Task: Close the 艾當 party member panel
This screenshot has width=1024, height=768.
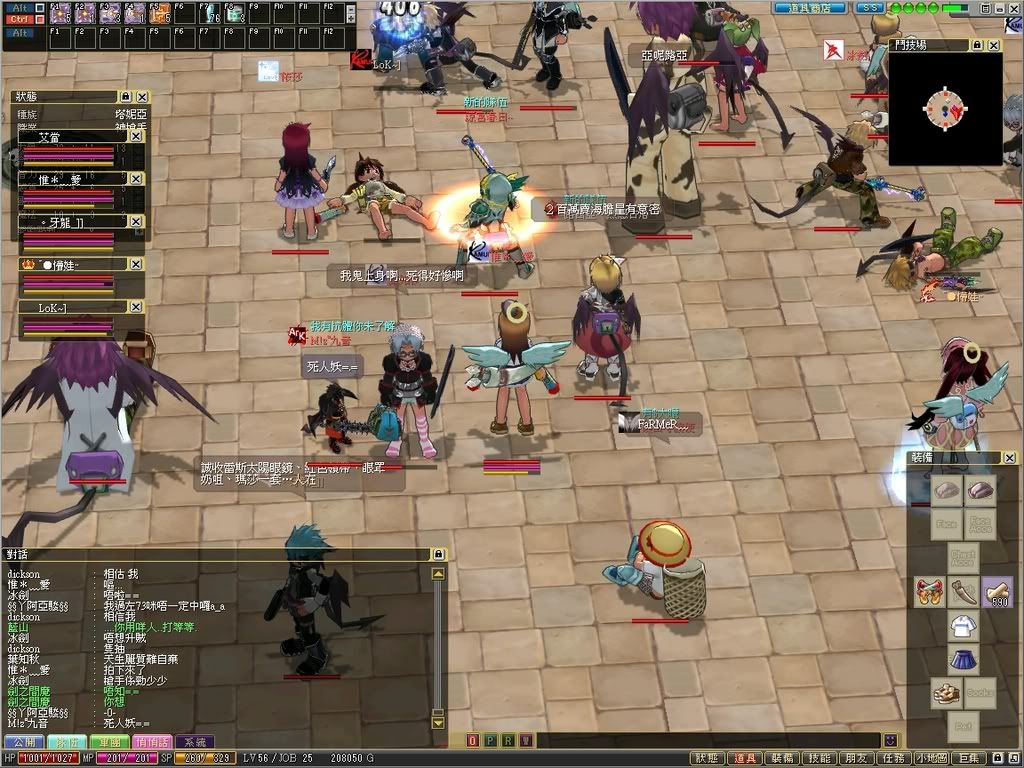Action: click(x=137, y=136)
